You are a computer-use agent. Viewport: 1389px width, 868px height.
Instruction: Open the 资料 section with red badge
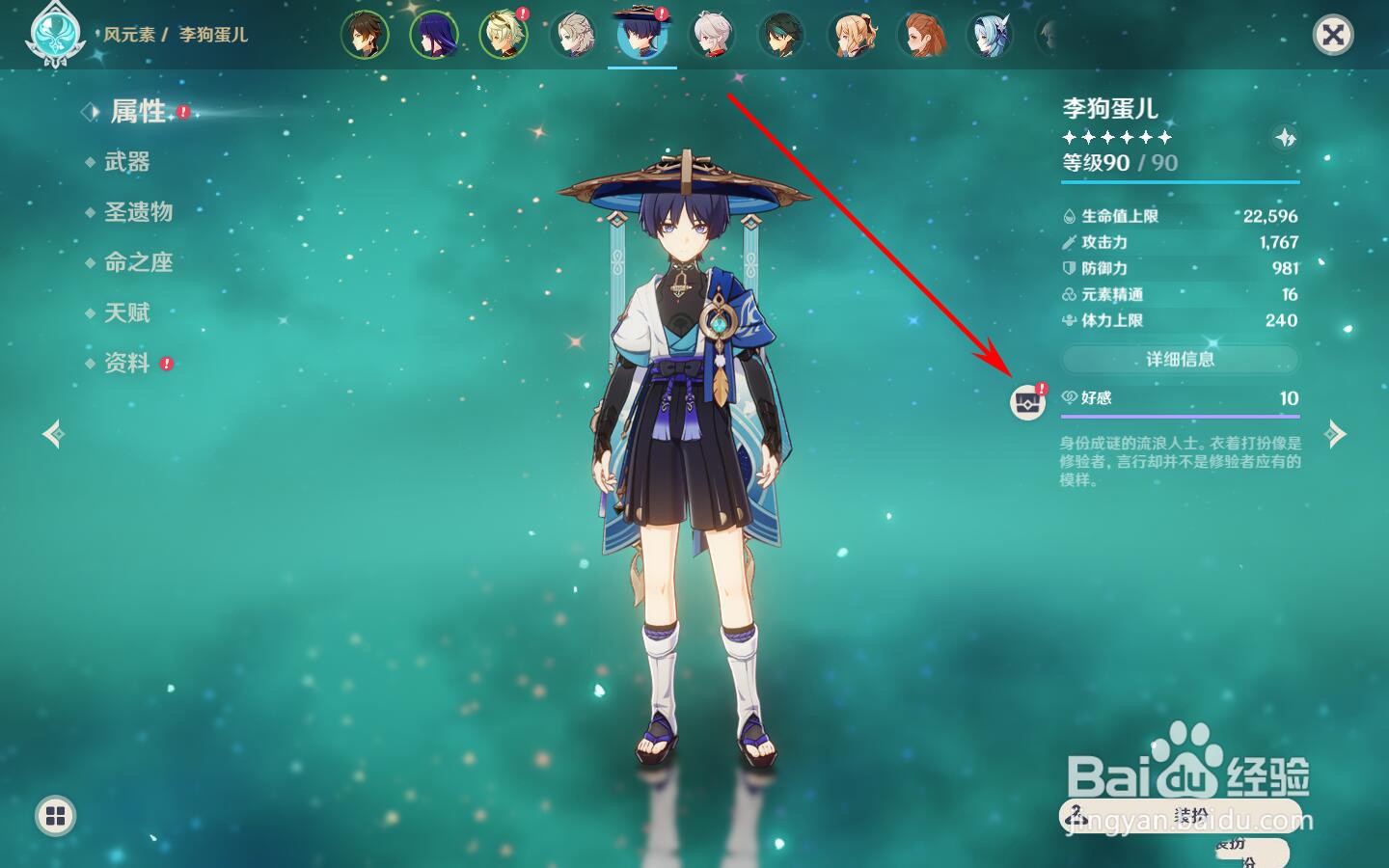(123, 365)
